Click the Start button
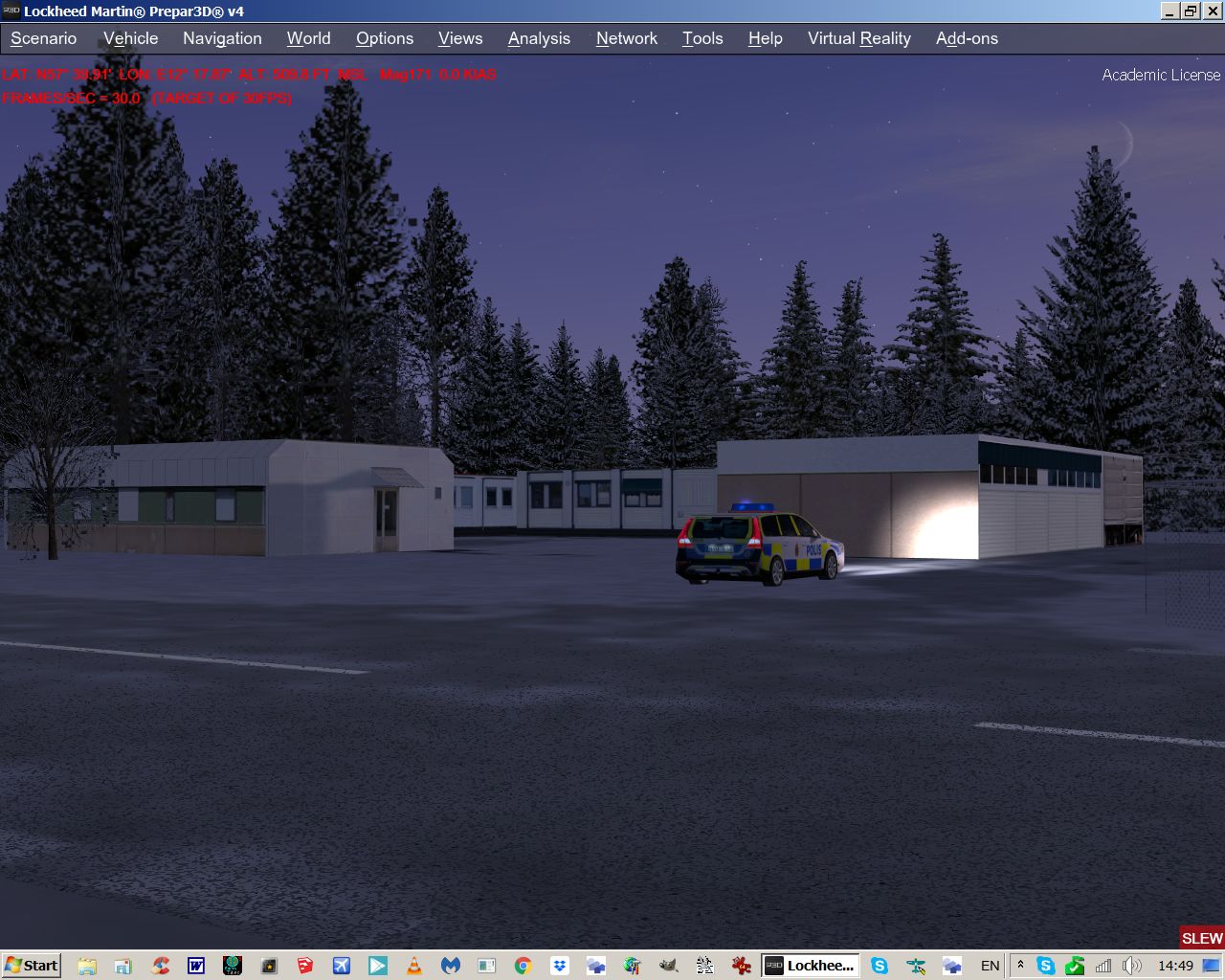This screenshot has height=980, width=1225. tap(32, 965)
